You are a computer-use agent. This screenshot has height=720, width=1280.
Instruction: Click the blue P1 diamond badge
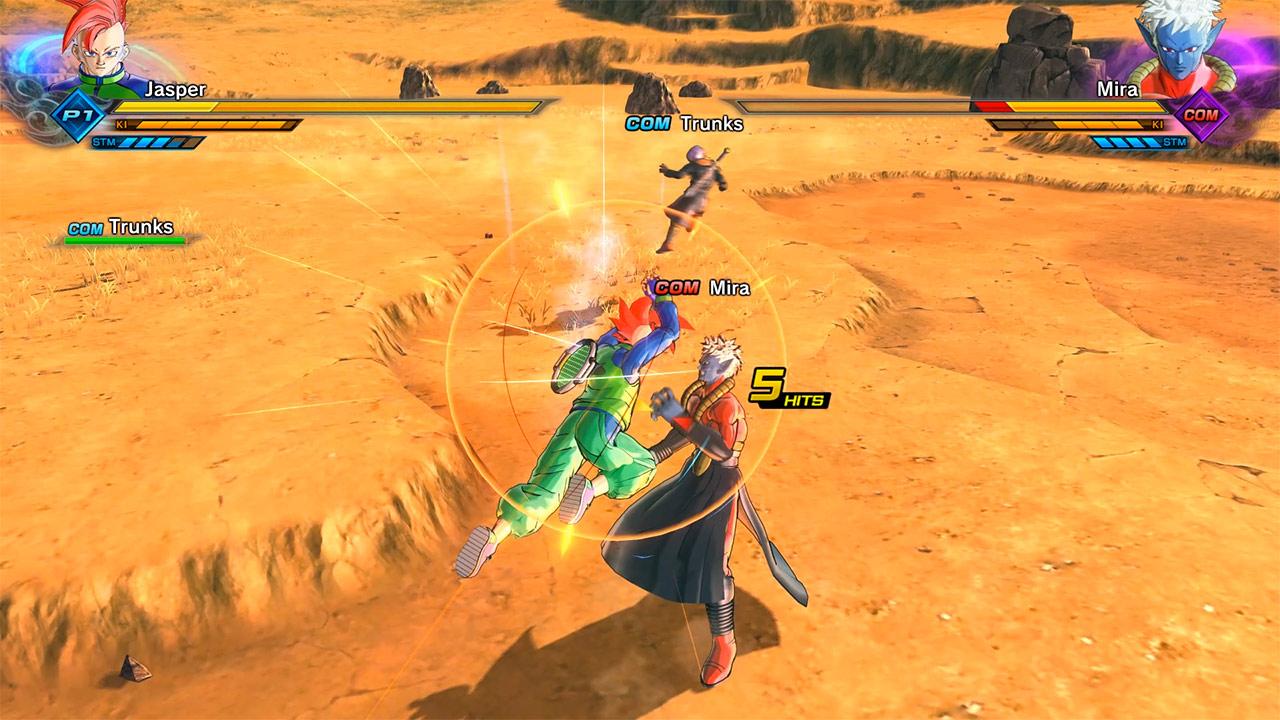[78, 115]
